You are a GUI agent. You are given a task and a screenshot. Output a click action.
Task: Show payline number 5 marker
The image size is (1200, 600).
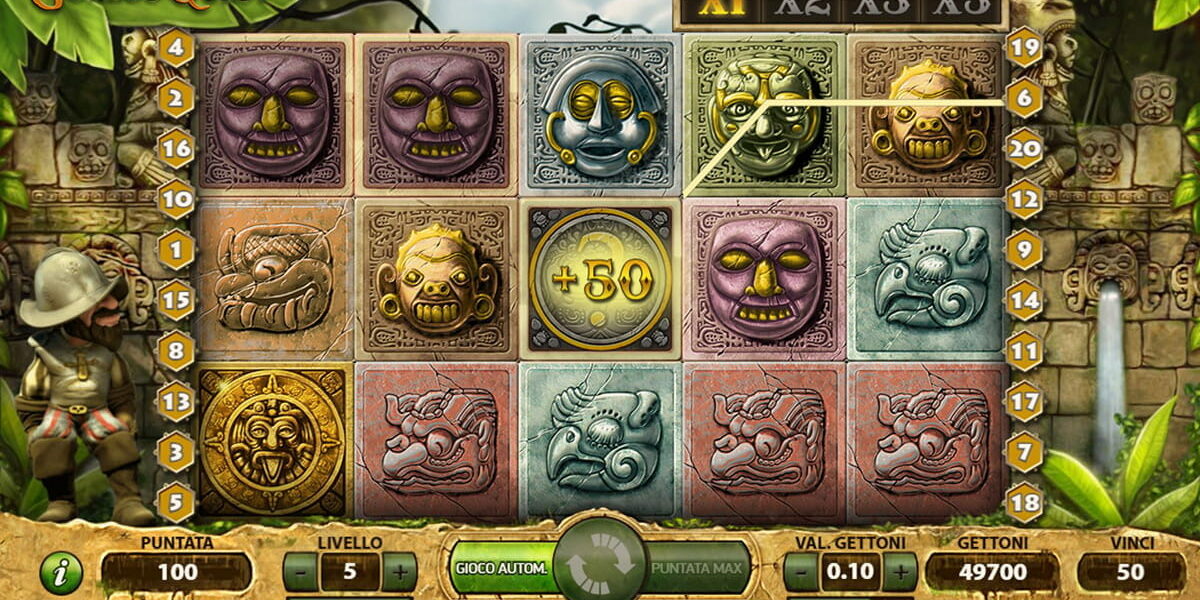pos(176,502)
